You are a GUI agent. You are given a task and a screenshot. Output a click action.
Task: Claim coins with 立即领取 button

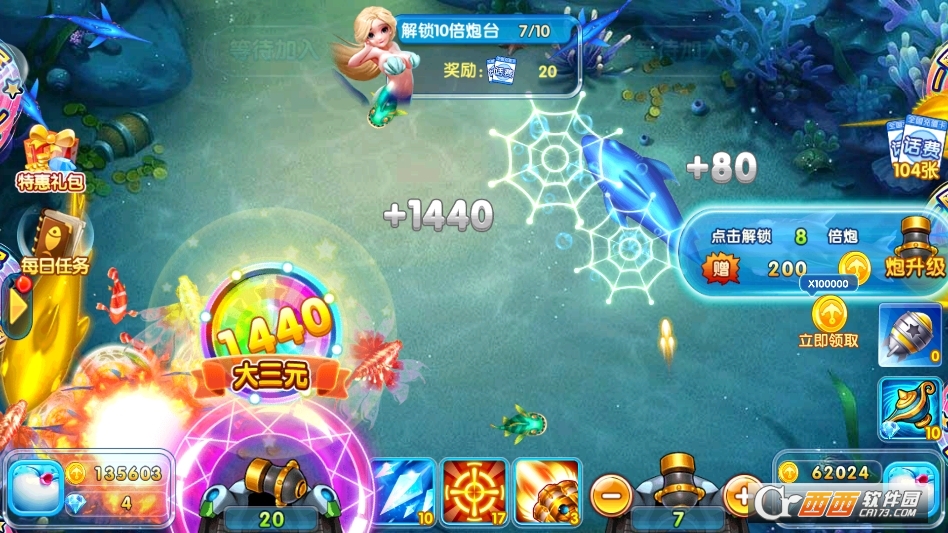(x=828, y=322)
